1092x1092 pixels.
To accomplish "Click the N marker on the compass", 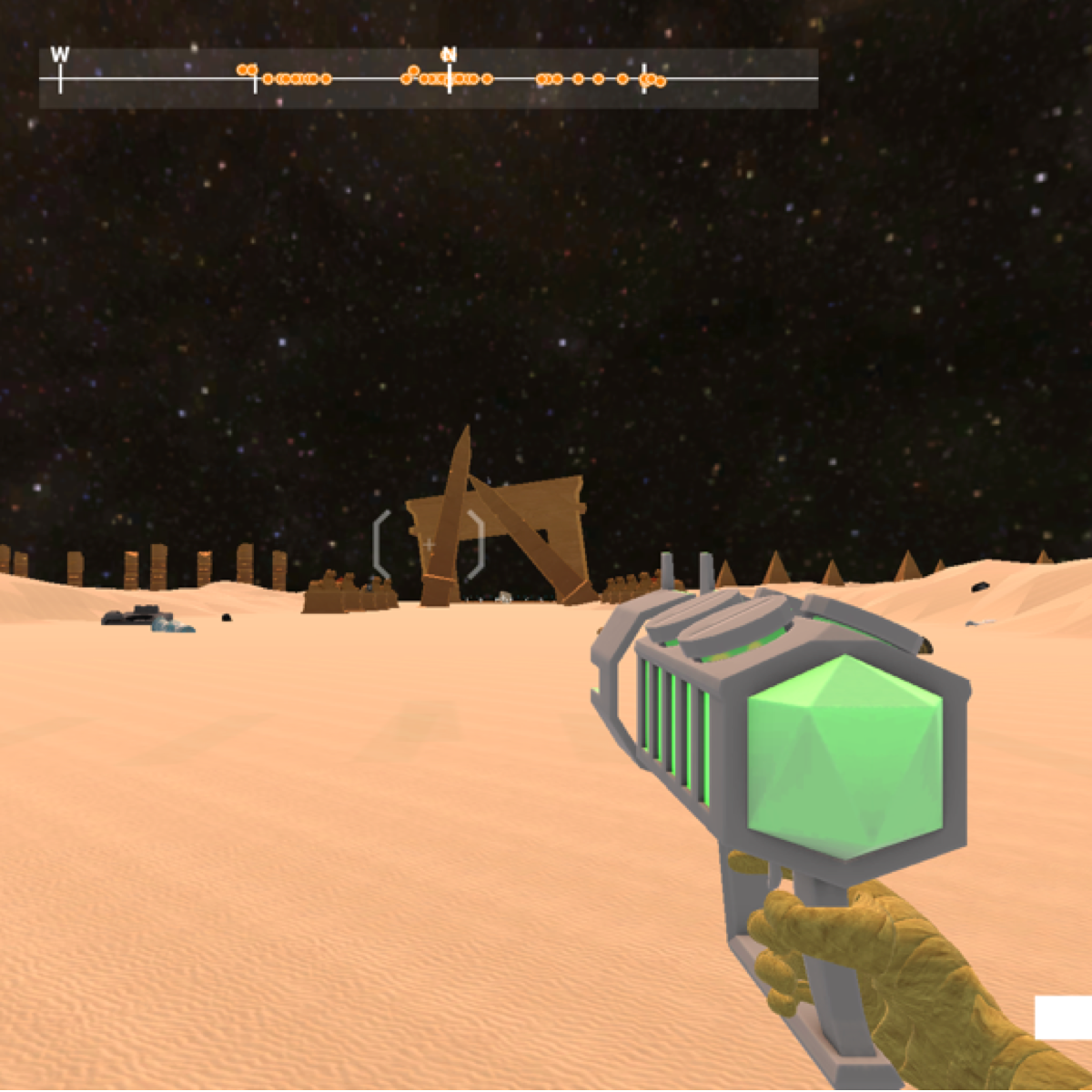I will (449, 56).
